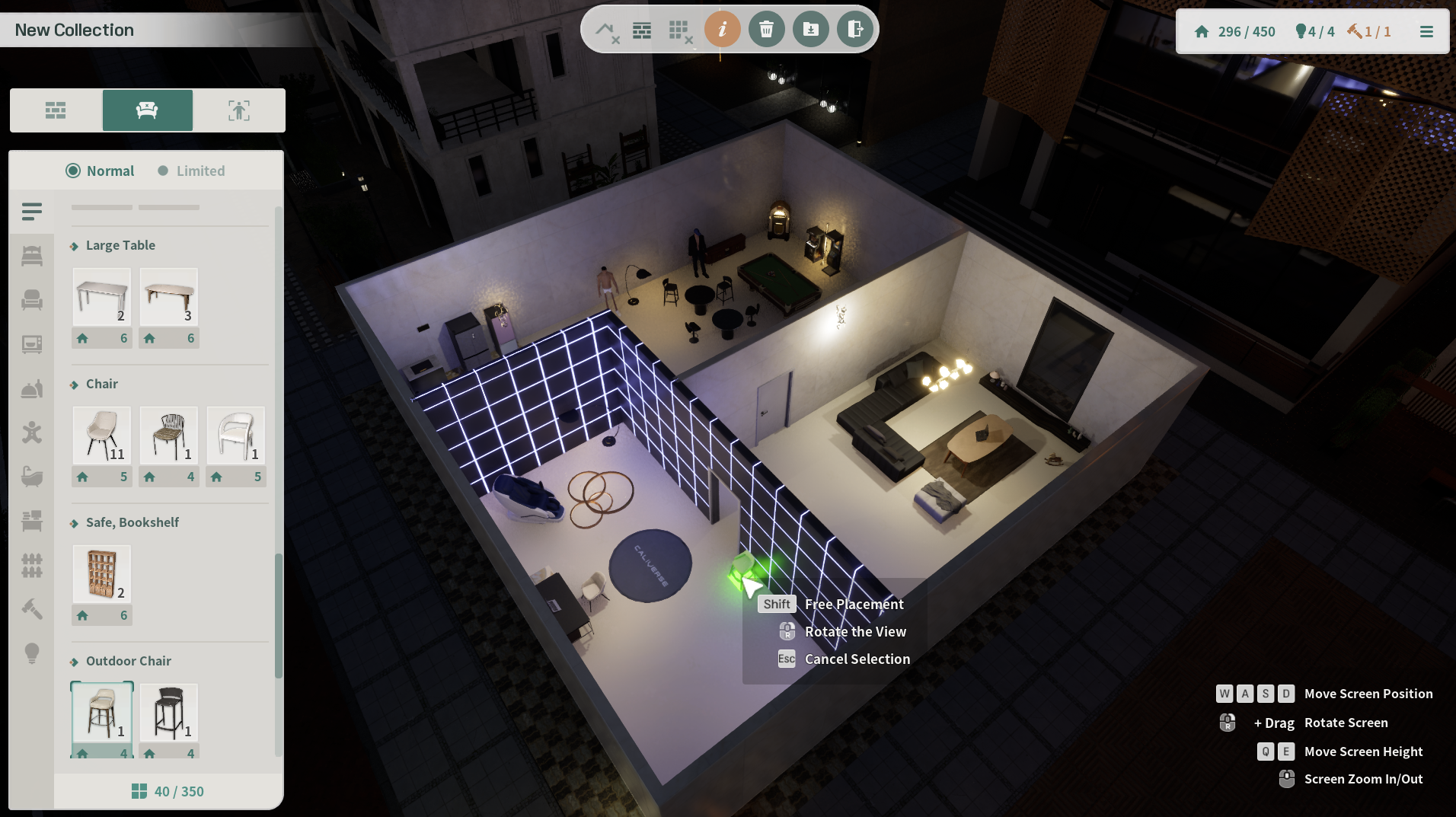Open the info button in top toolbar

click(x=722, y=30)
